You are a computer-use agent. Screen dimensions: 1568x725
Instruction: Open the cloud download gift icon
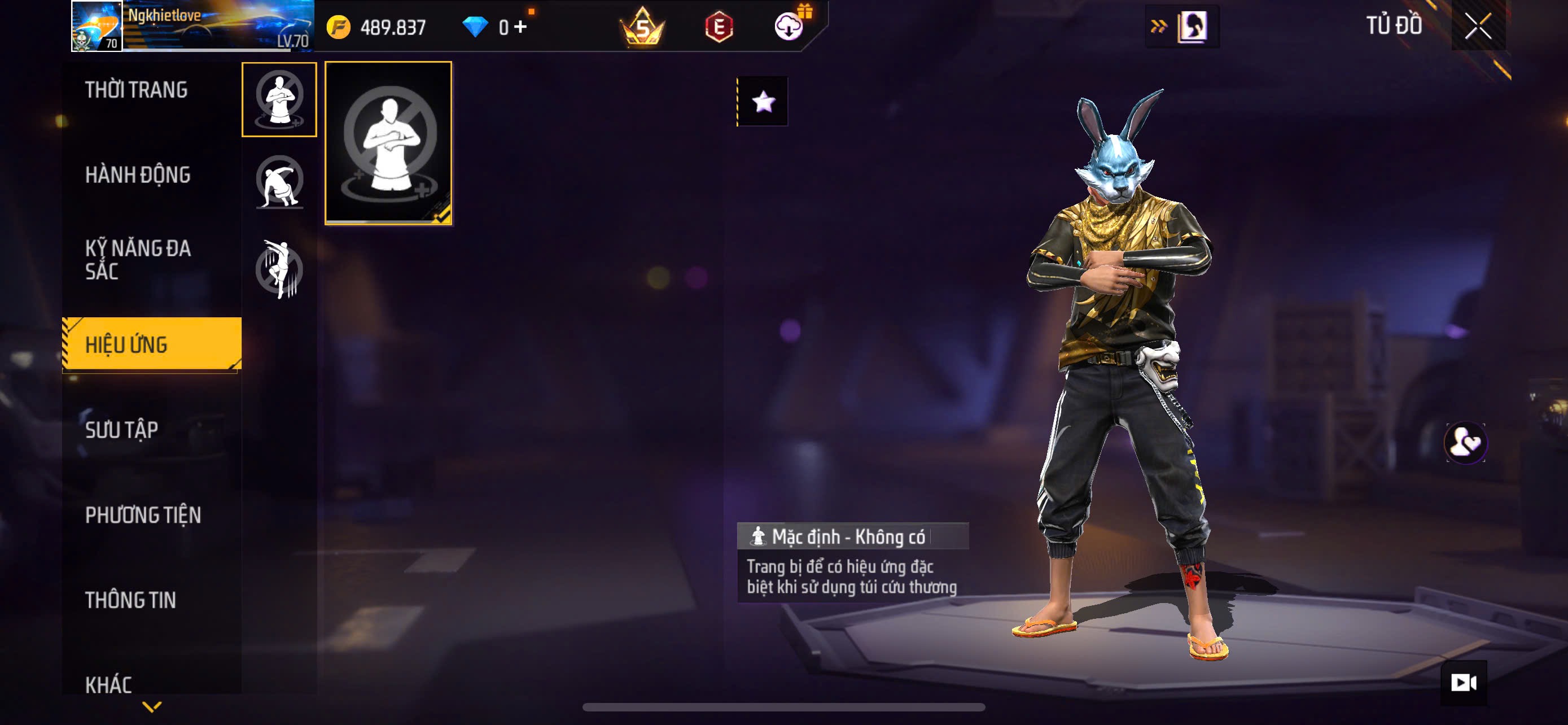point(789,27)
